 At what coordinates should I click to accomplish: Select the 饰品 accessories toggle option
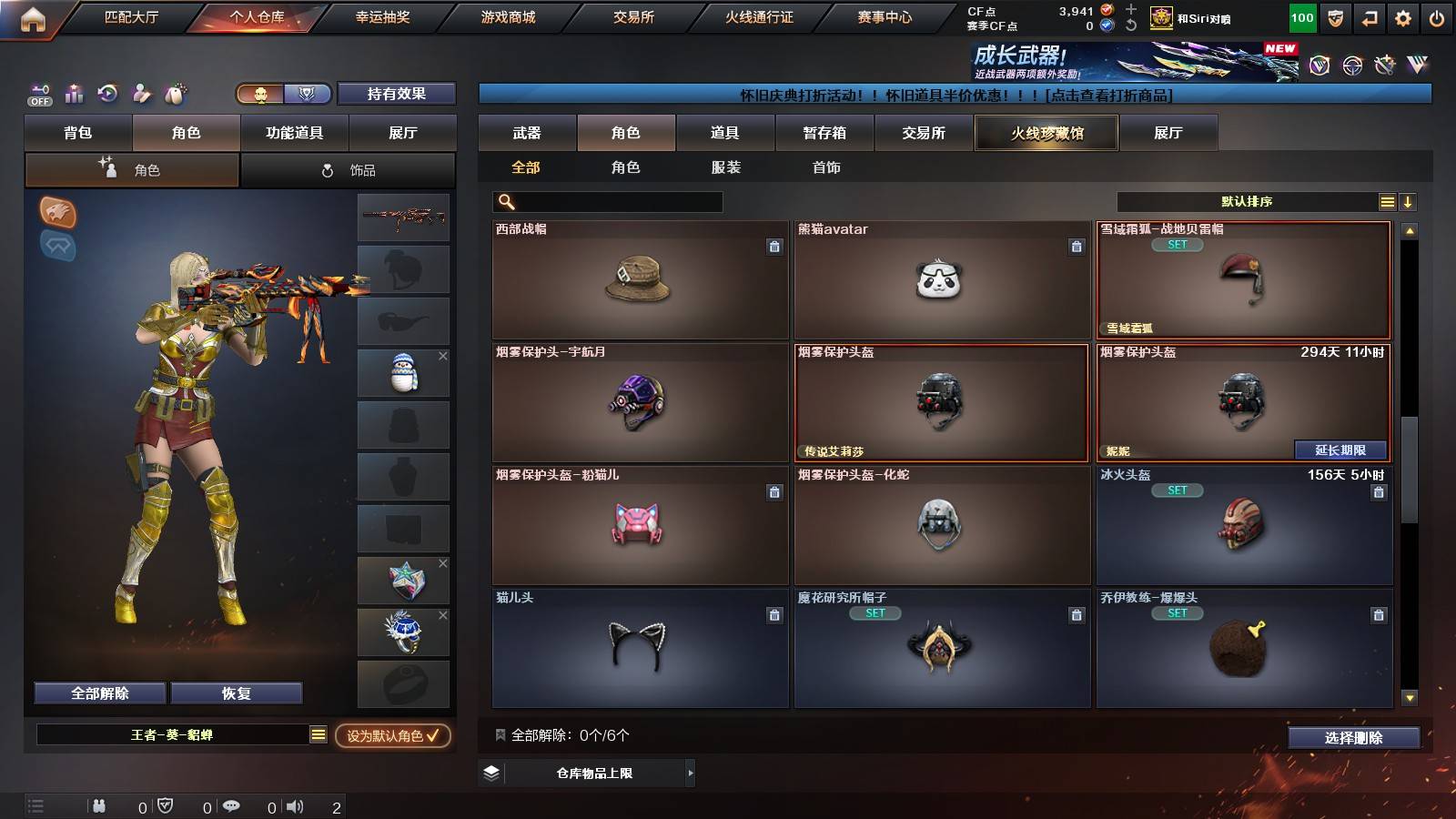349,169
